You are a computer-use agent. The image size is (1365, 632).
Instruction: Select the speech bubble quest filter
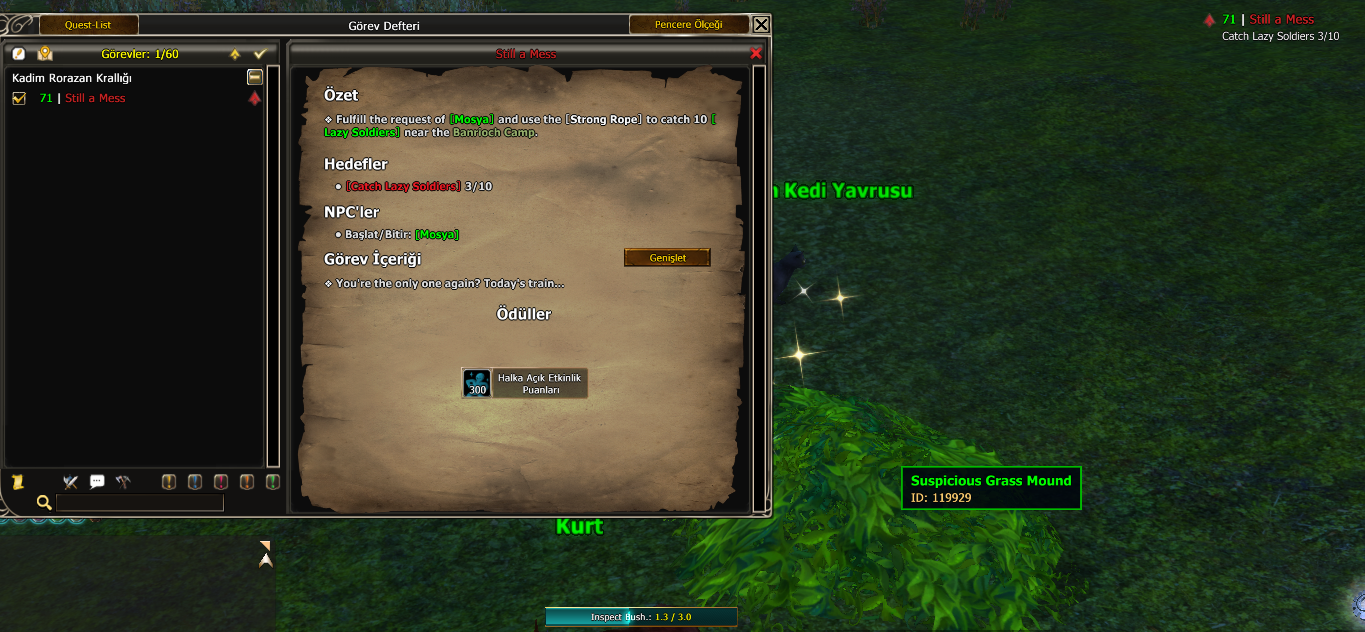97,482
